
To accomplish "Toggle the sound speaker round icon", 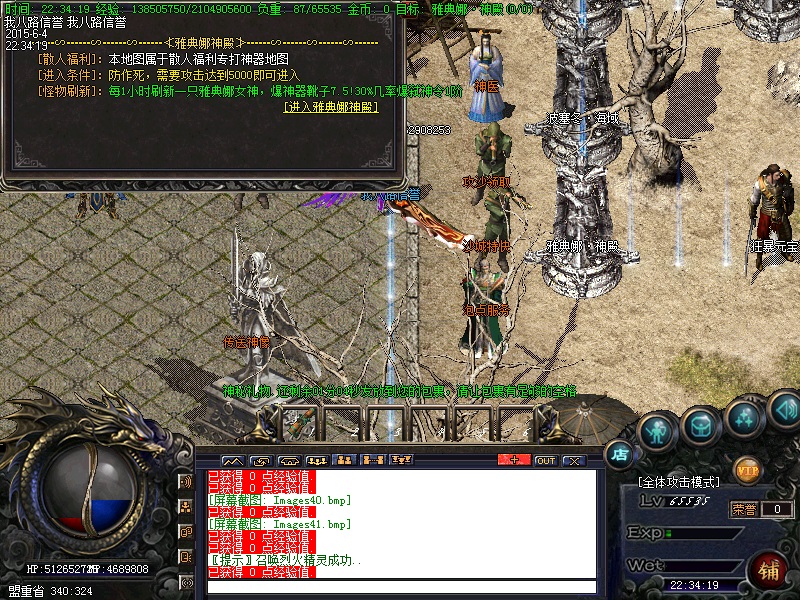I will pyautogui.click(x=783, y=409).
